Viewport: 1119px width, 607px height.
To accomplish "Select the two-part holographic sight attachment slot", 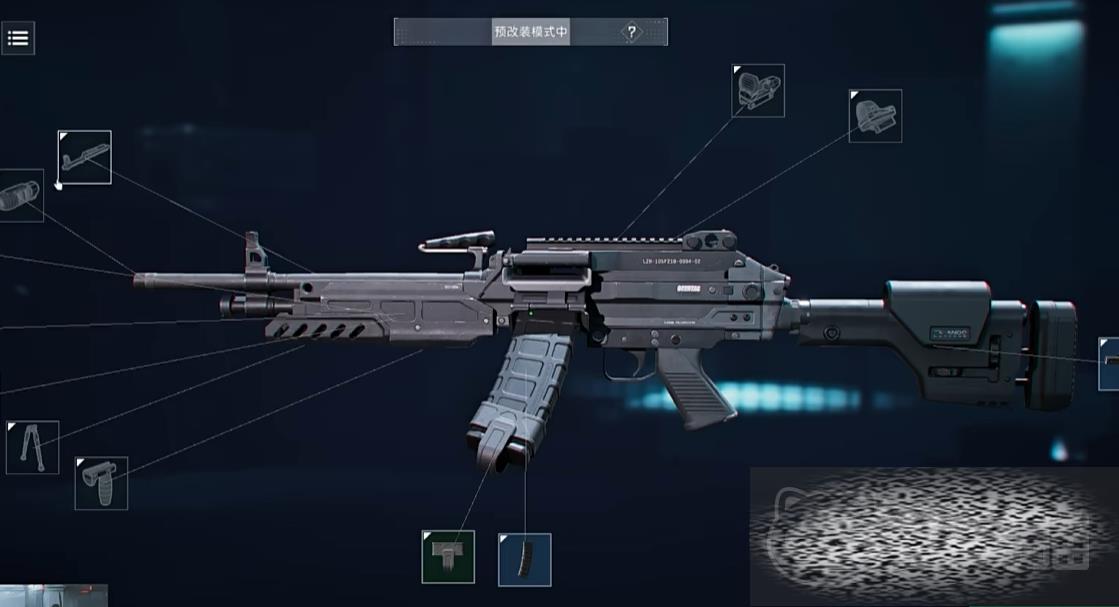I will click(758, 91).
